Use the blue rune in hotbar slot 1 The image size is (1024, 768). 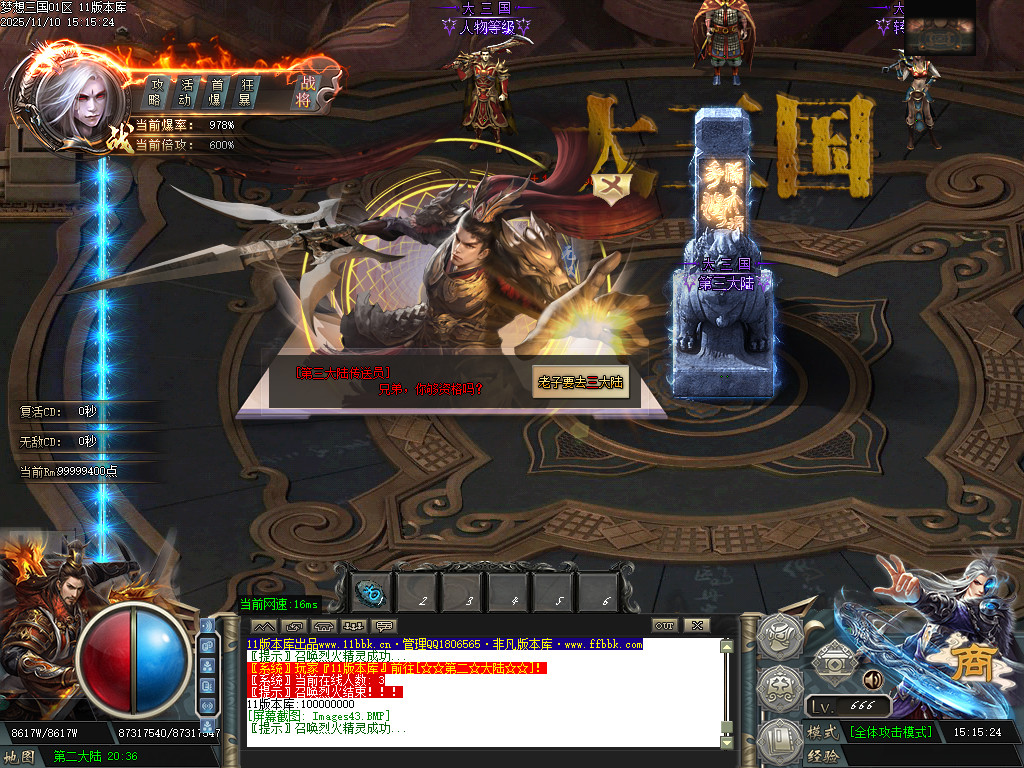(x=369, y=593)
